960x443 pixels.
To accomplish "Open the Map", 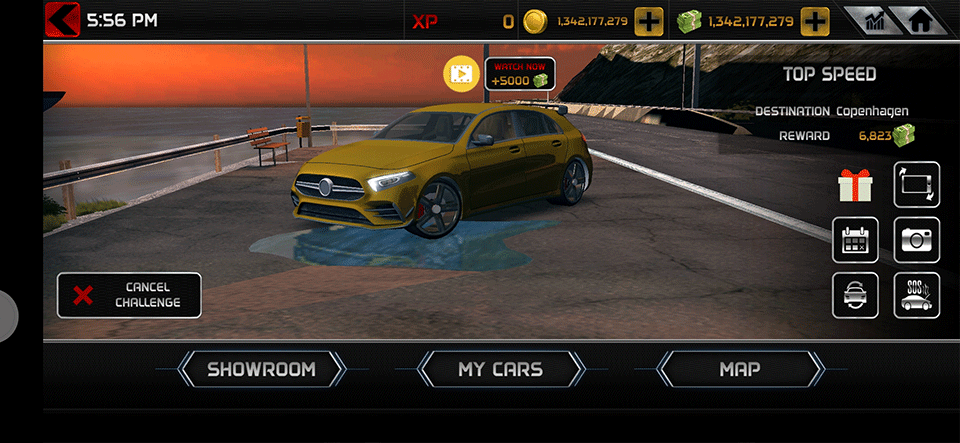I will [x=740, y=369].
